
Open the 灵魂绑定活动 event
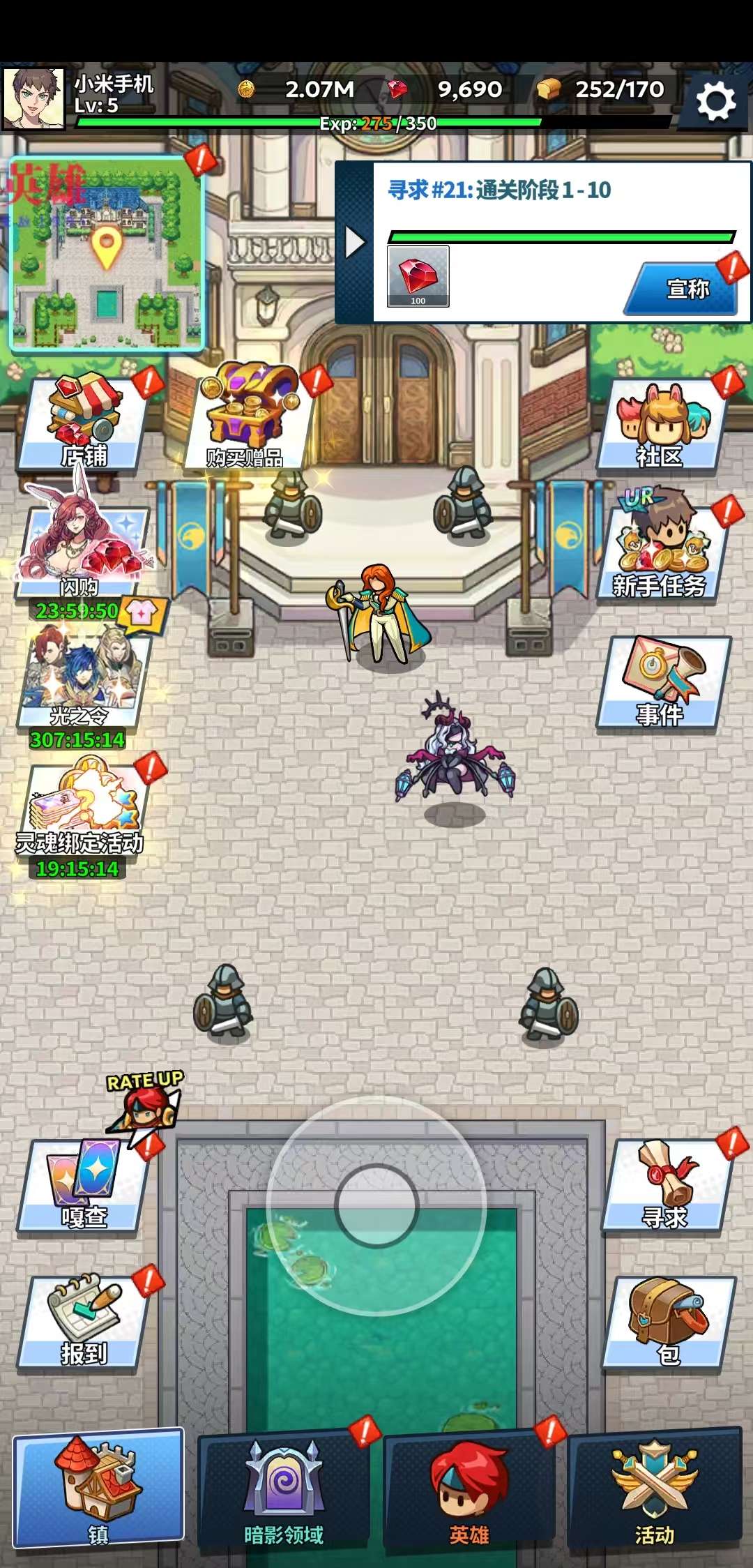[82, 809]
